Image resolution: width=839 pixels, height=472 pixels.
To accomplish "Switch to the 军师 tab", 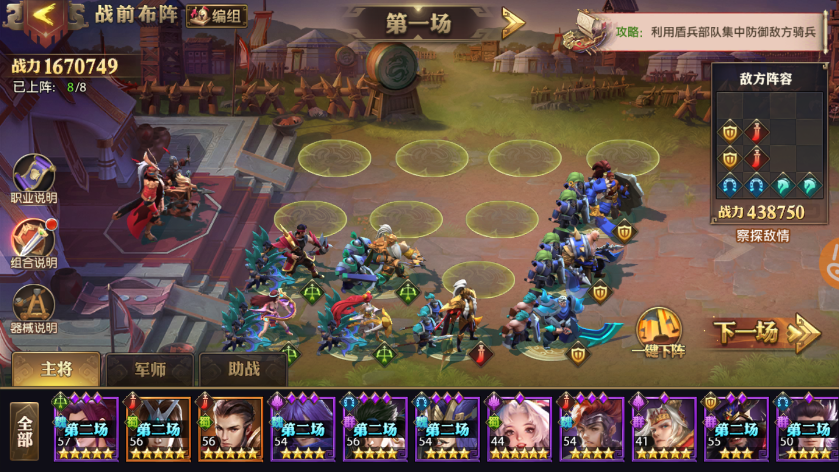I will [150, 369].
